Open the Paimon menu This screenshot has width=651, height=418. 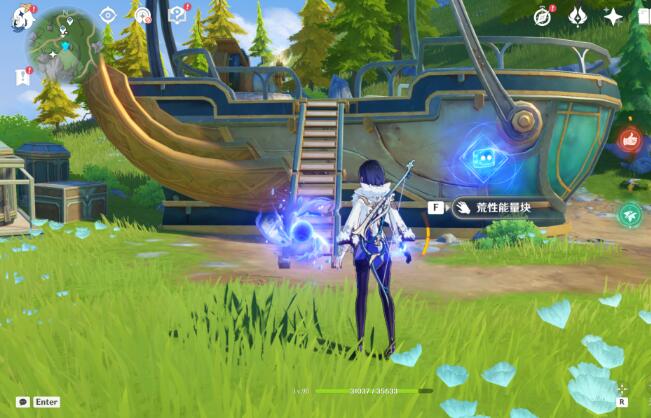click(23, 17)
